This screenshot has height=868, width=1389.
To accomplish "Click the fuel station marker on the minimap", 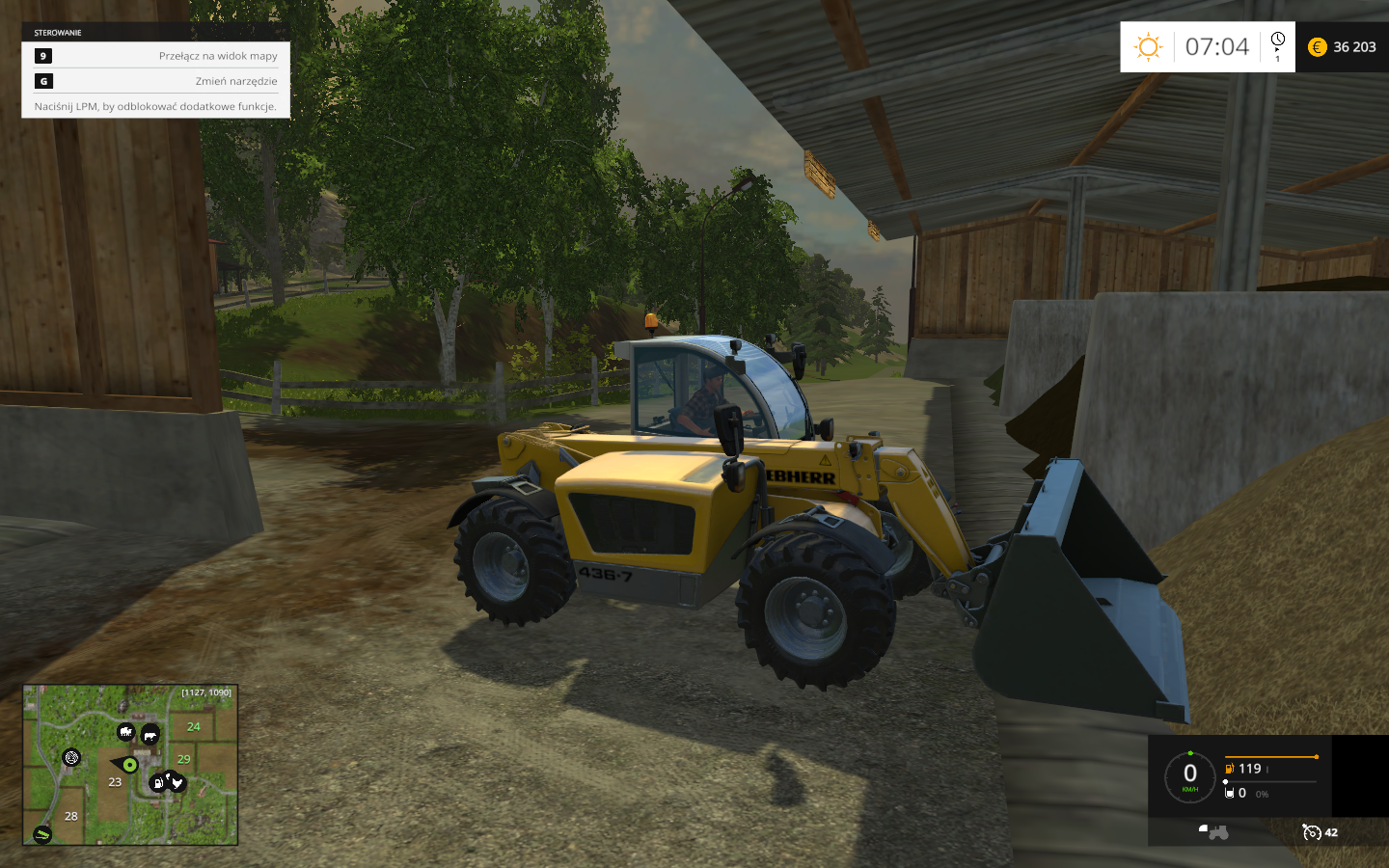I will (x=157, y=783).
